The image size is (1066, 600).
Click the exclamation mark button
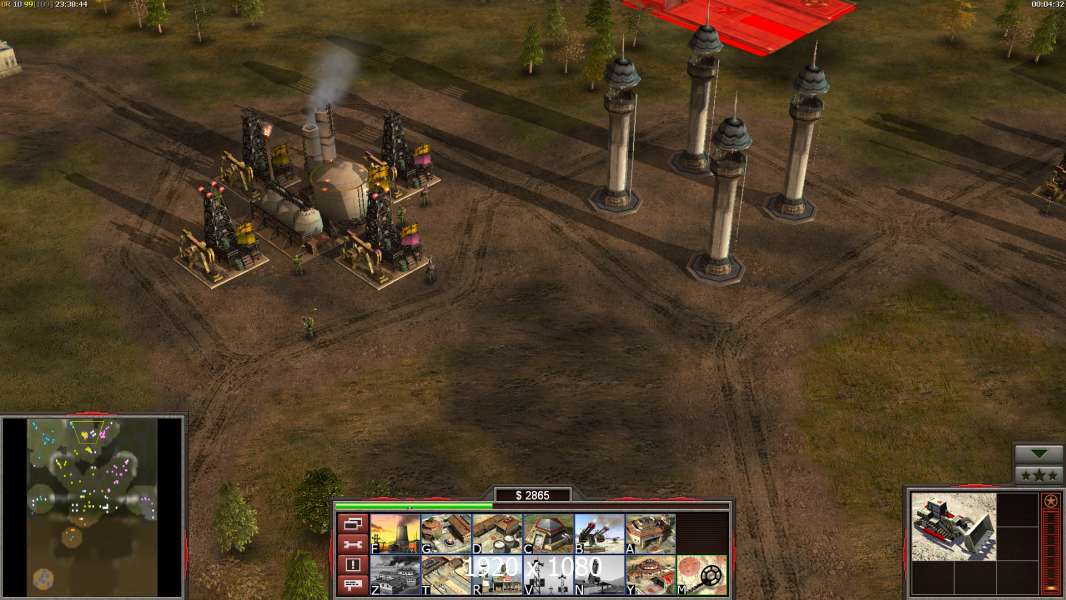pos(352,565)
